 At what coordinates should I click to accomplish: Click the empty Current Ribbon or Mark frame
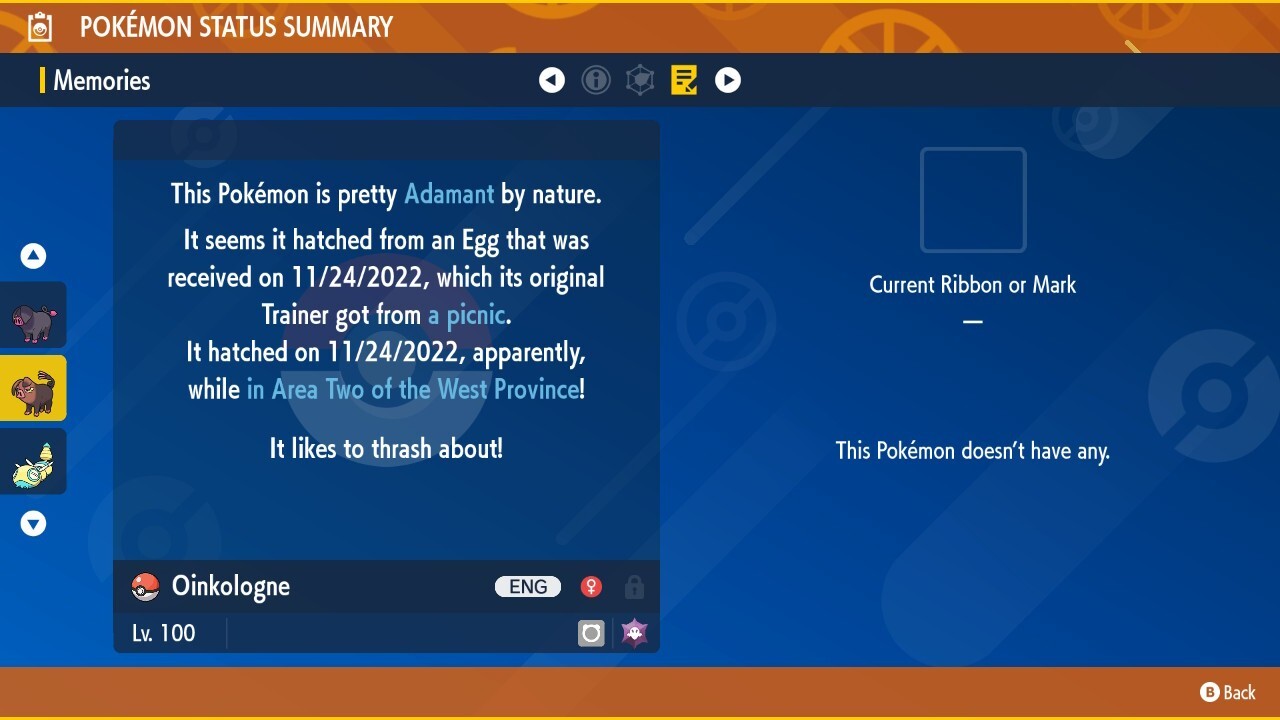(x=972, y=200)
